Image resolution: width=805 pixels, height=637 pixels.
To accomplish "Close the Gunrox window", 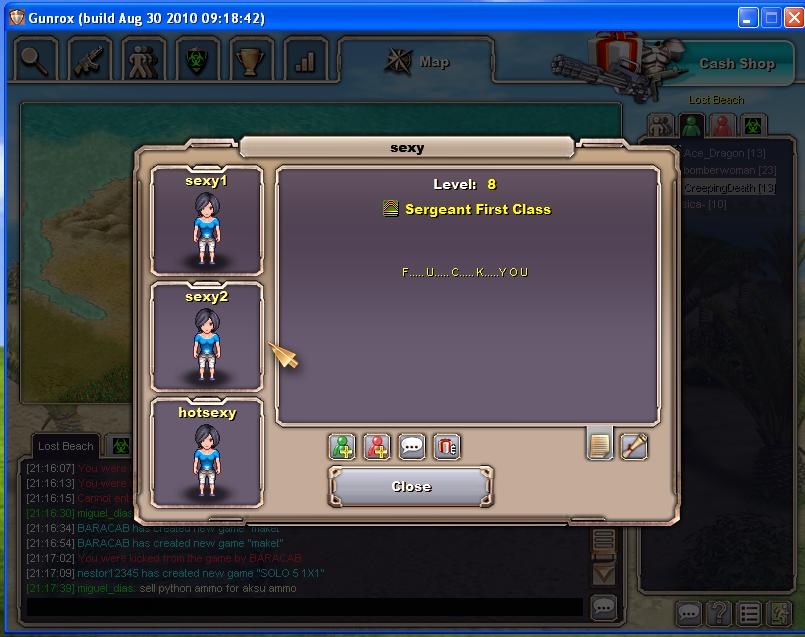I will (792, 18).
